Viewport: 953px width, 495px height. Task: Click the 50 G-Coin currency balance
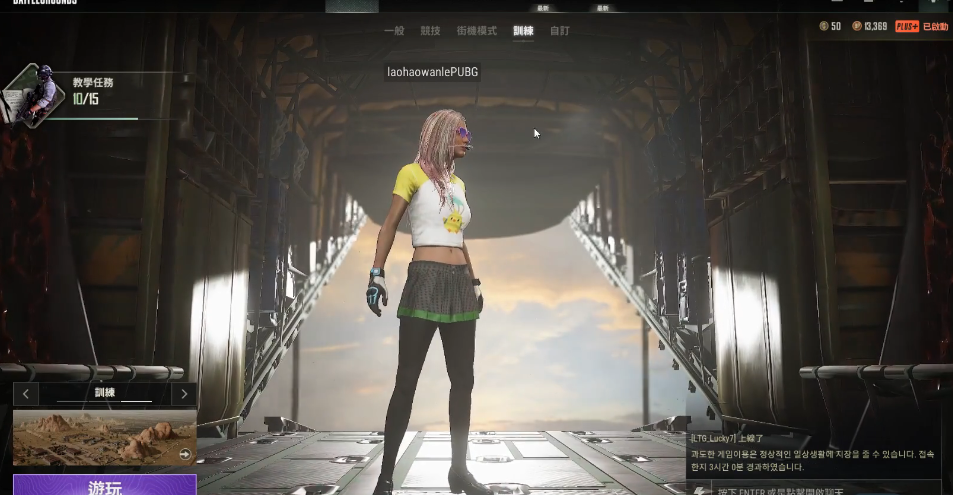coord(830,26)
